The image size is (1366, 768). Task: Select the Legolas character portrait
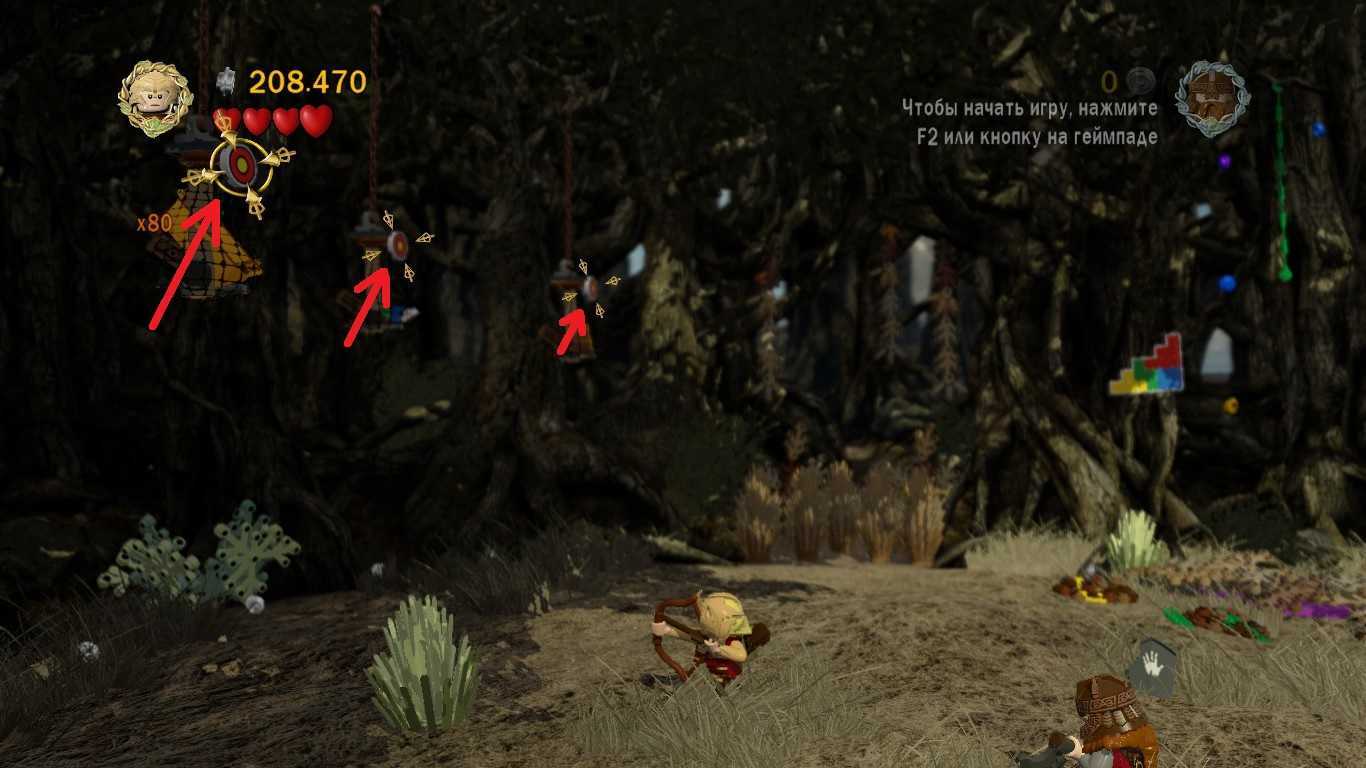pos(155,98)
